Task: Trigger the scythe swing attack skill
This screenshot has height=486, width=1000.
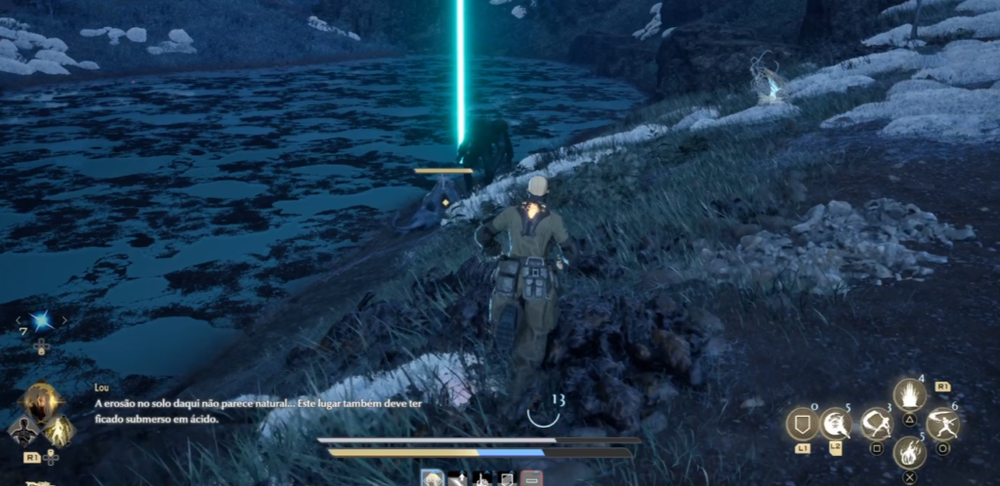Action: tap(876, 424)
